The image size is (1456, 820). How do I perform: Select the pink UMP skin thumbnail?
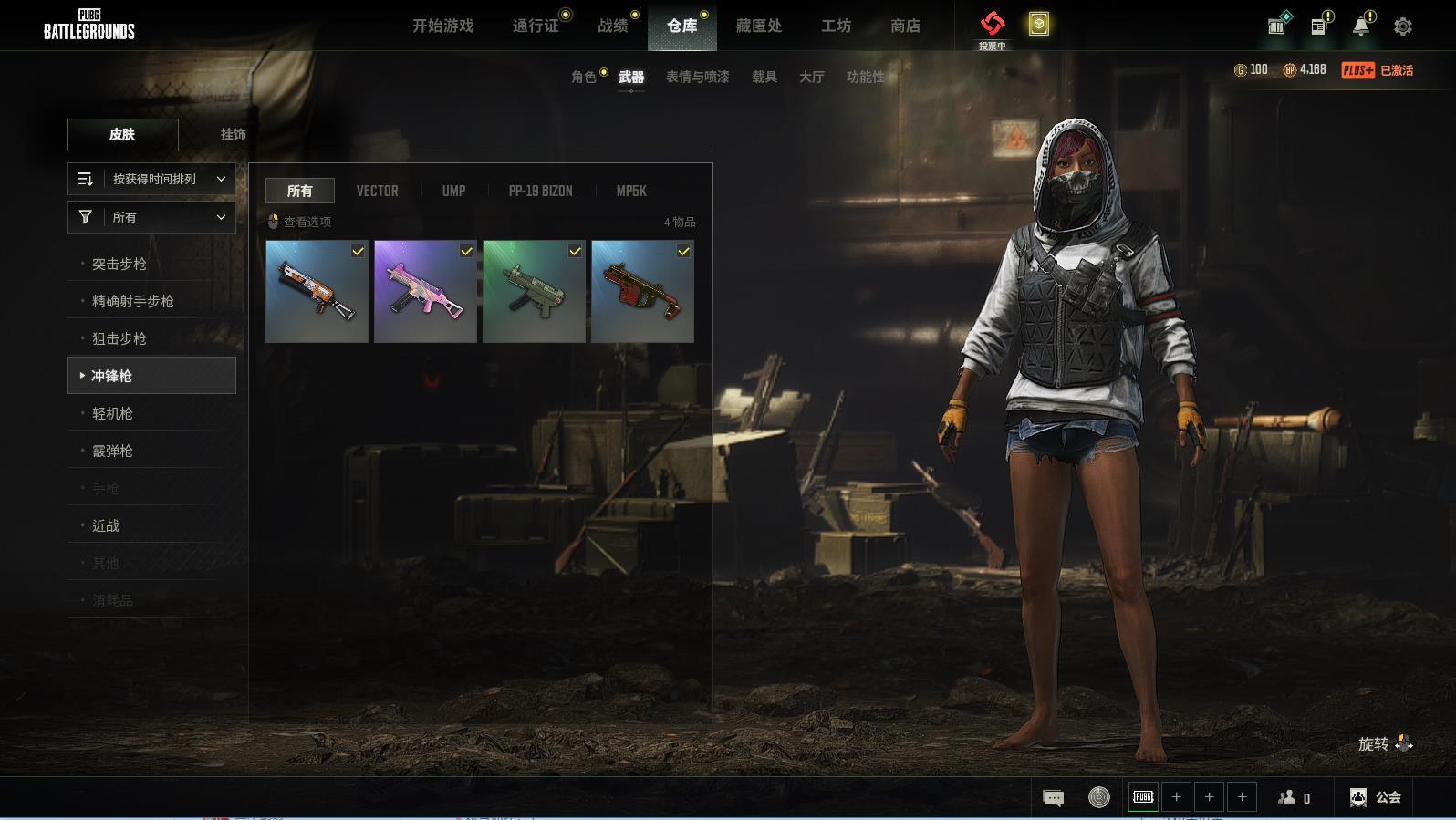coord(425,292)
